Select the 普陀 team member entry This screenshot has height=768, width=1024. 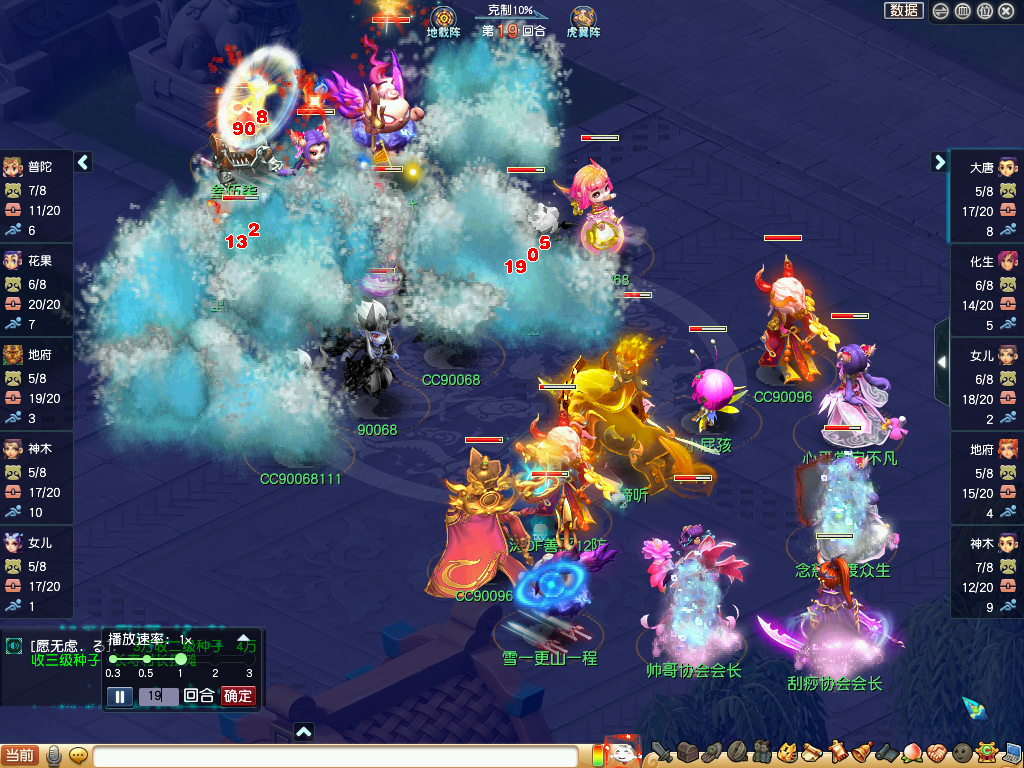point(36,166)
